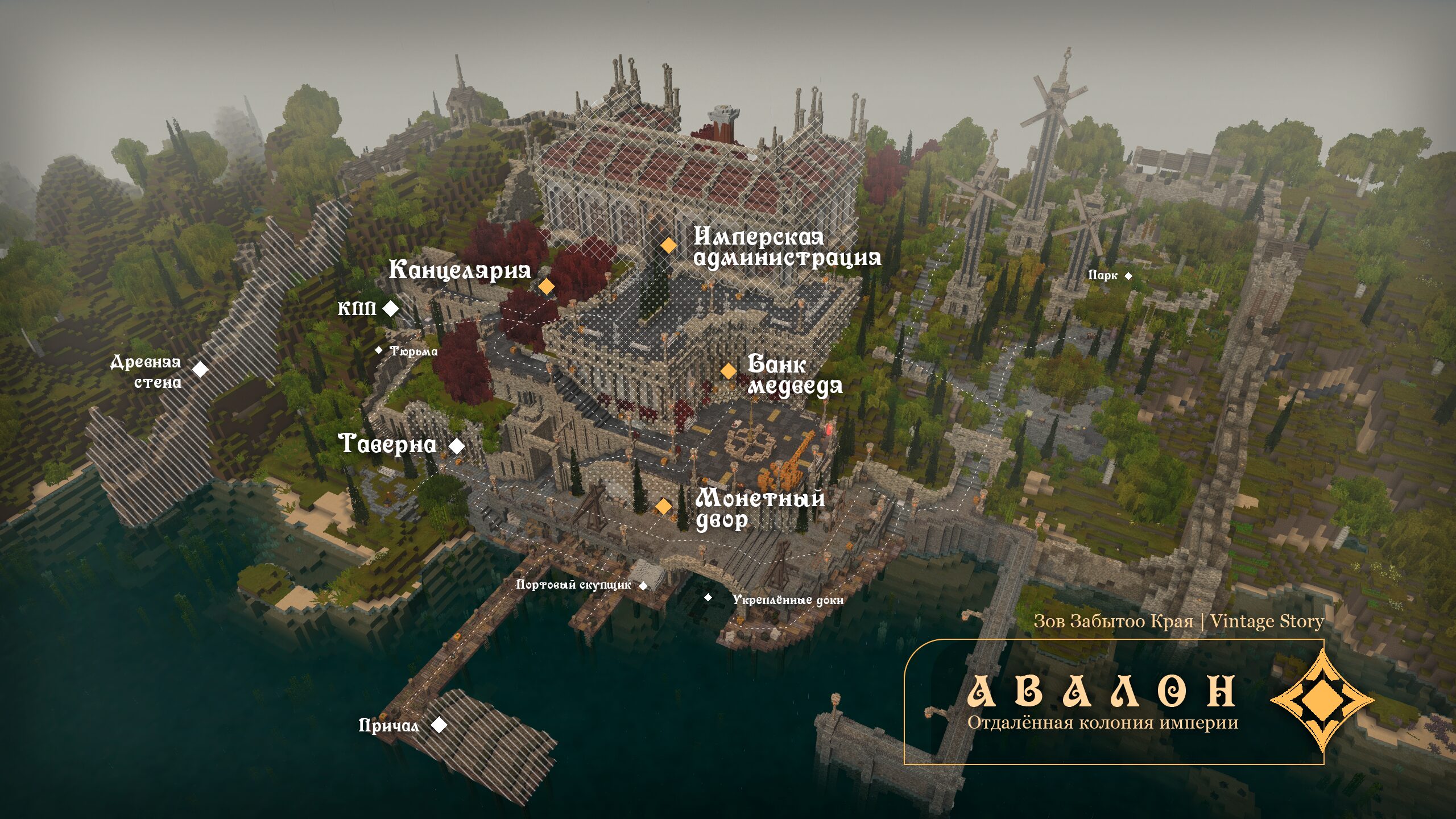This screenshot has width=1456, height=819.
Task: Select the Парк map marker
Action: coord(1128,276)
